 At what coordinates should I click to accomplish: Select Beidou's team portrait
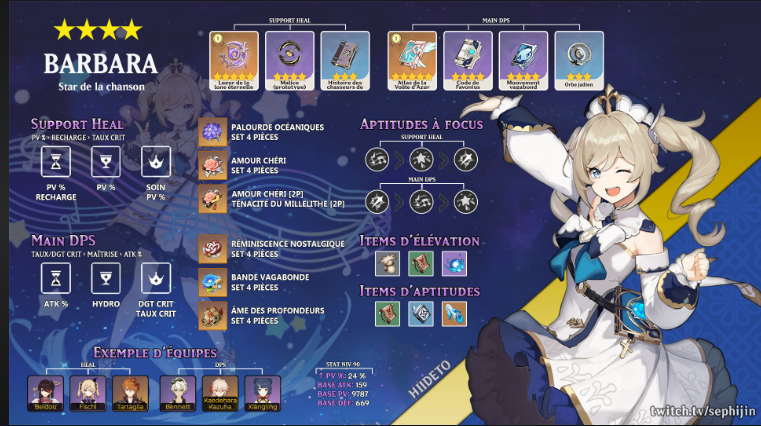(x=43, y=391)
